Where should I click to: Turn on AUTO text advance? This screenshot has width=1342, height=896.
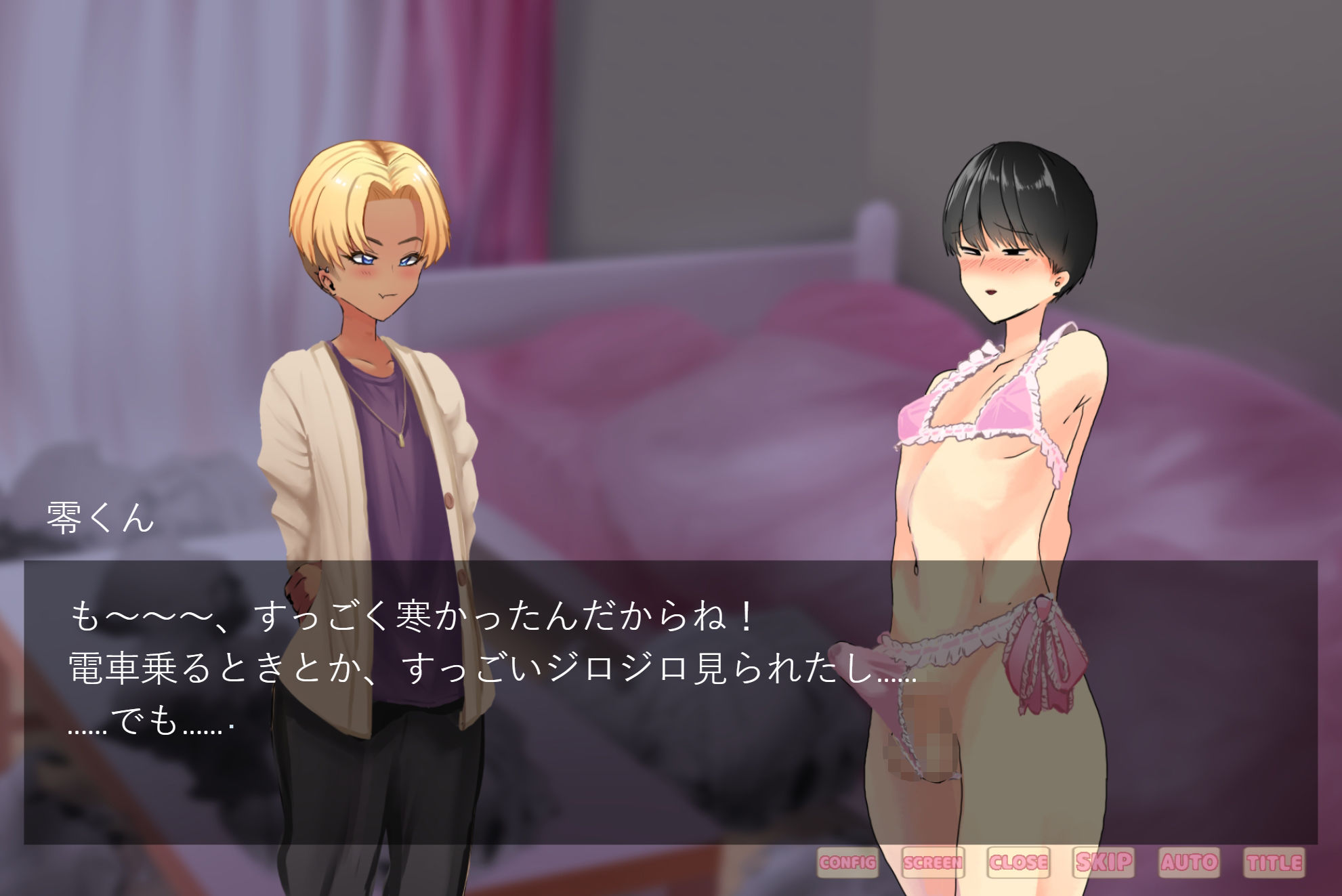[1190, 863]
